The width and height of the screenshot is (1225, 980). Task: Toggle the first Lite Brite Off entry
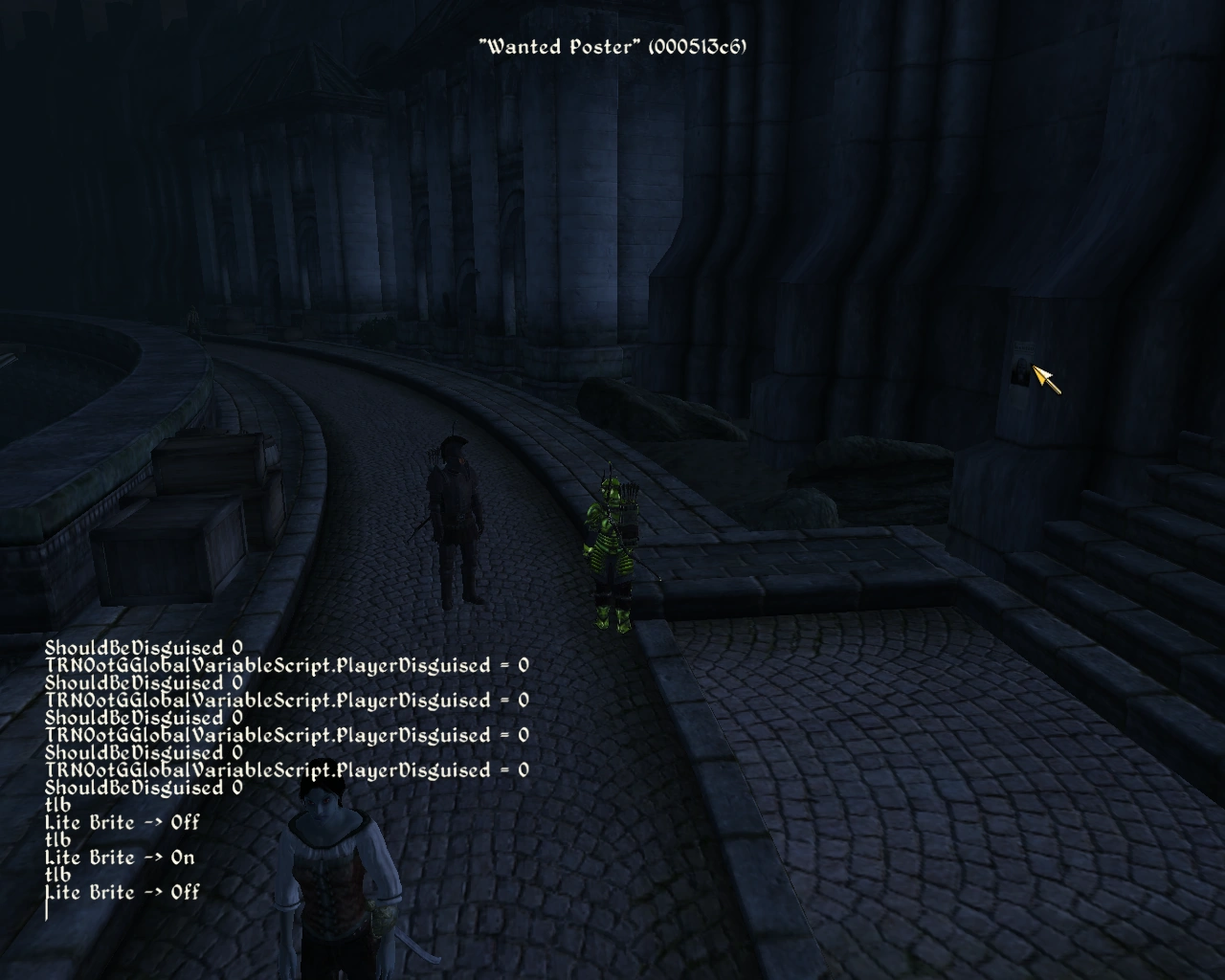pyautogui.click(x=122, y=821)
